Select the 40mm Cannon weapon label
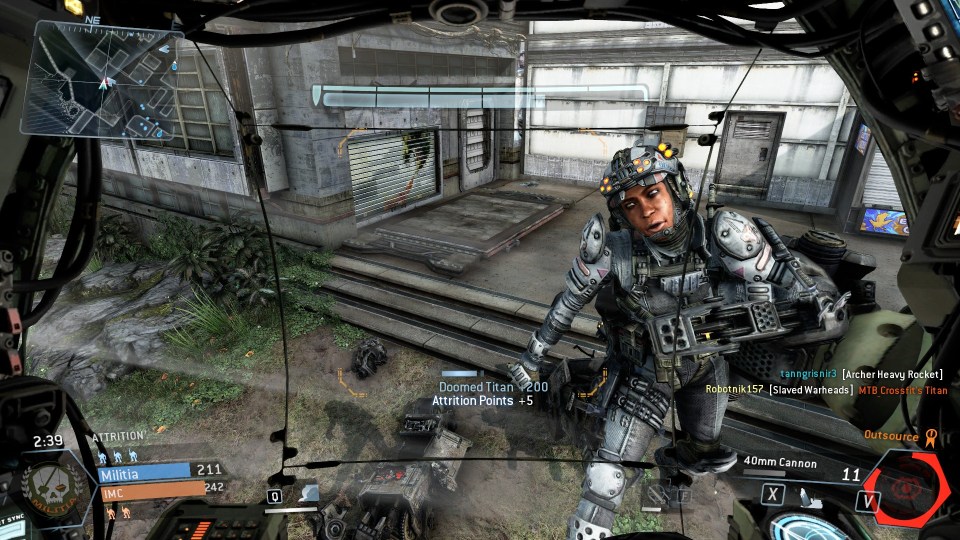The height and width of the screenshot is (540, 960). pyautogui.click(x=780, y=463)
